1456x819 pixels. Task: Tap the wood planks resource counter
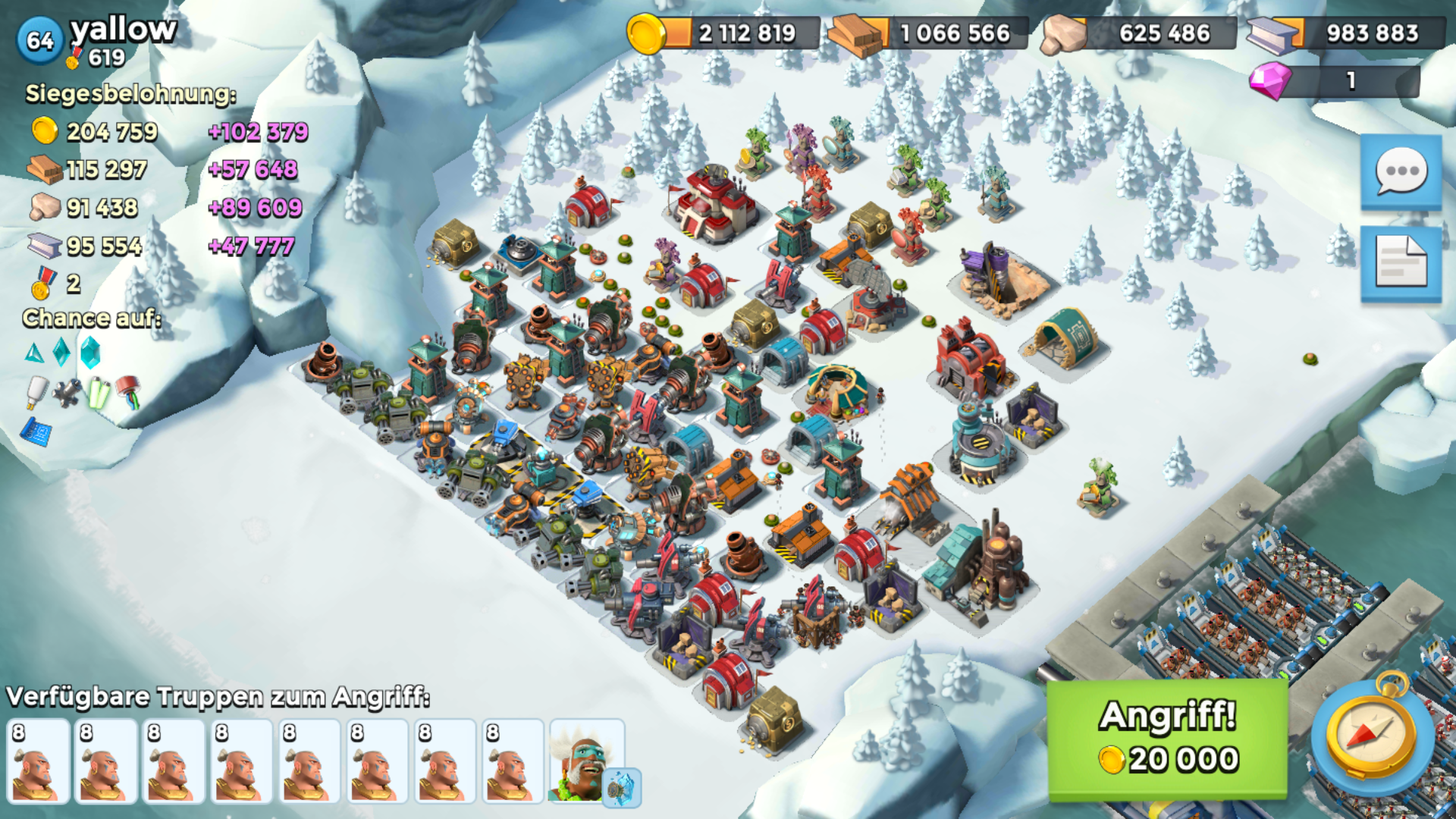coord(929,33)
